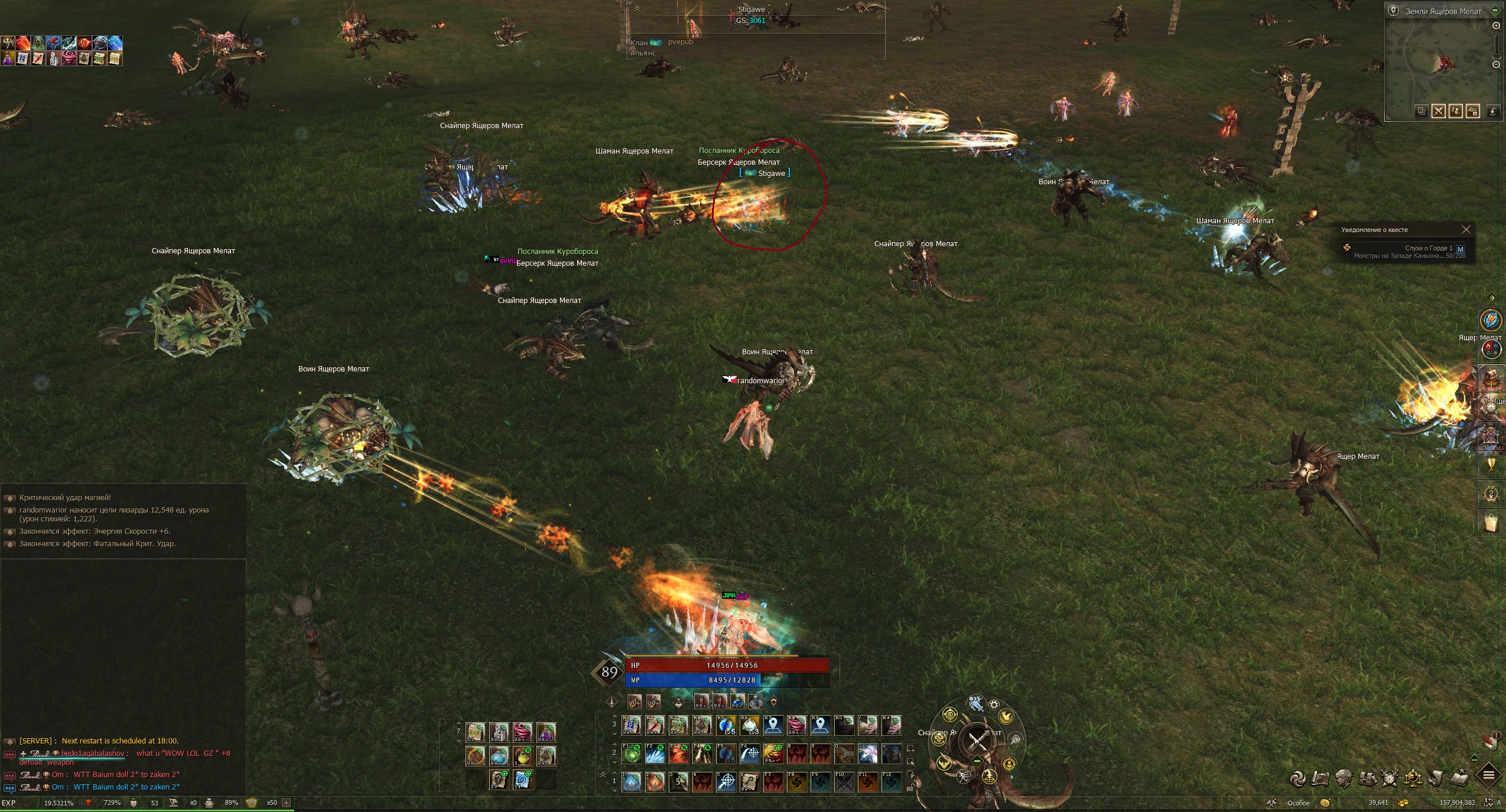Open the gear settings on the radial wheel
The width and height of the screenshot is (1506, 812).
coord(994,705)
